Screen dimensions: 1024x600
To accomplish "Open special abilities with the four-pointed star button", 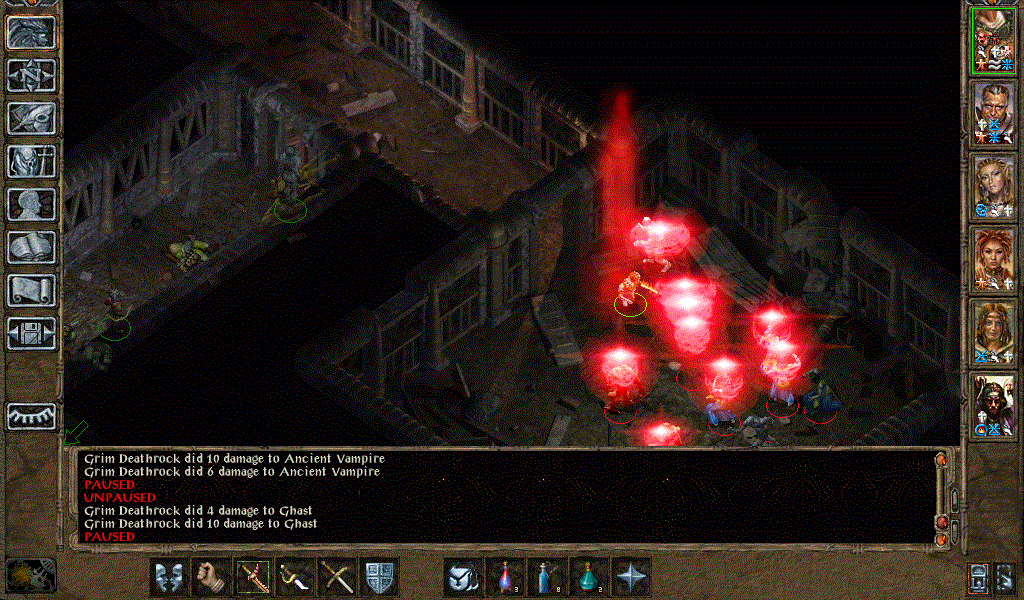I will 631,576.
